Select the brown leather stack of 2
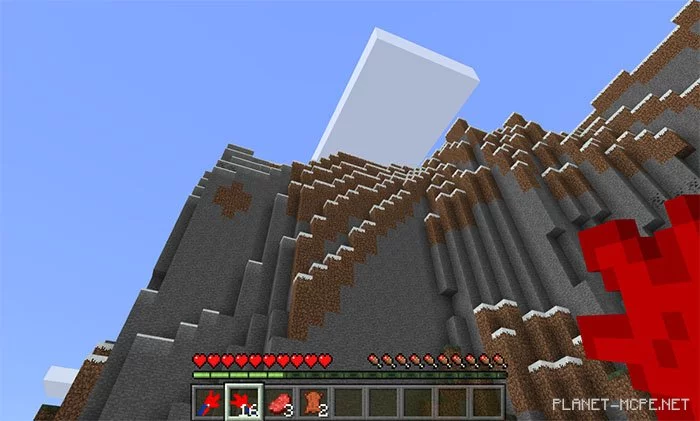 click(x=313, y=402)
